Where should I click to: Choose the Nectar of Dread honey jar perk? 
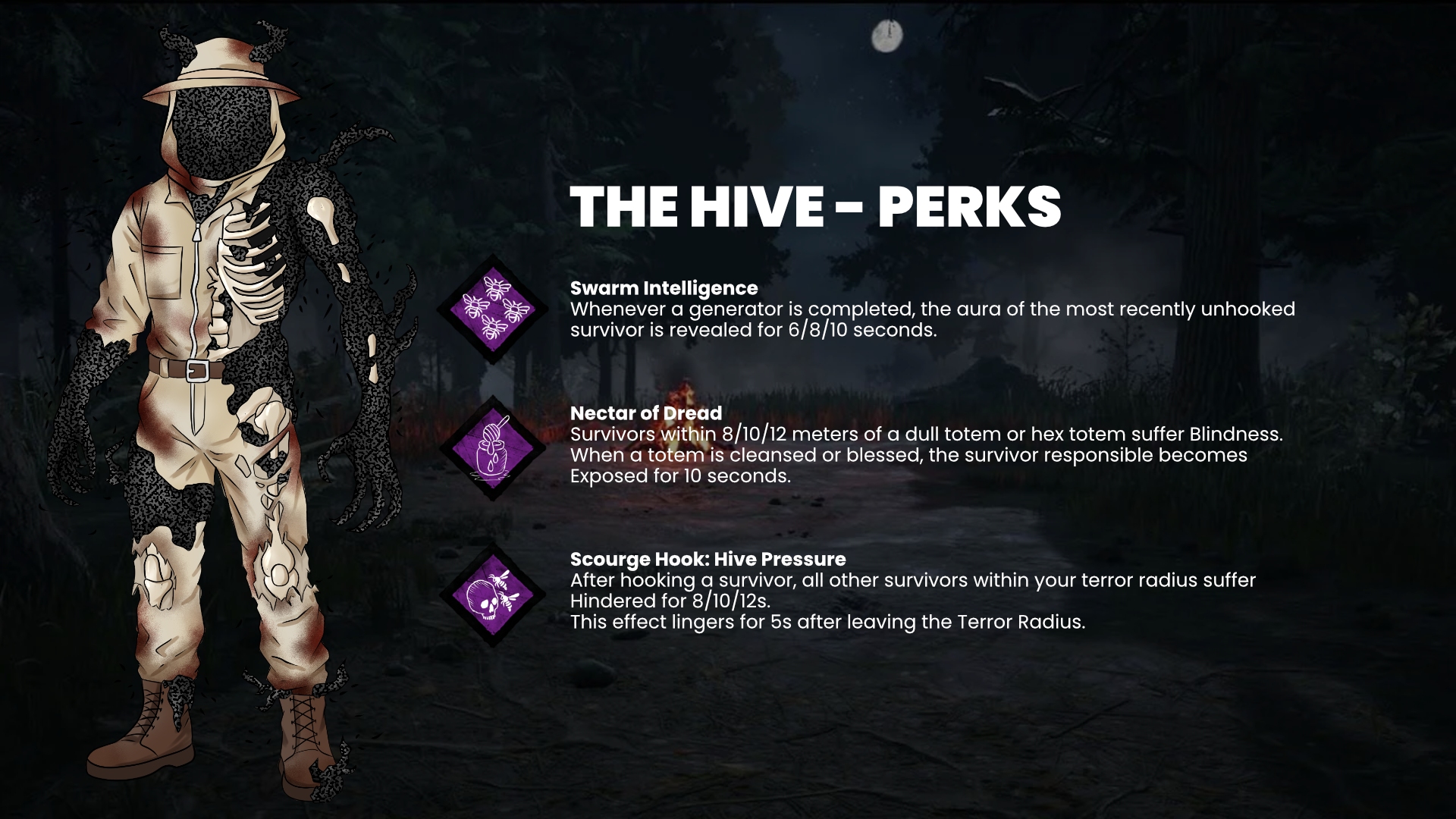pos(492,447)
